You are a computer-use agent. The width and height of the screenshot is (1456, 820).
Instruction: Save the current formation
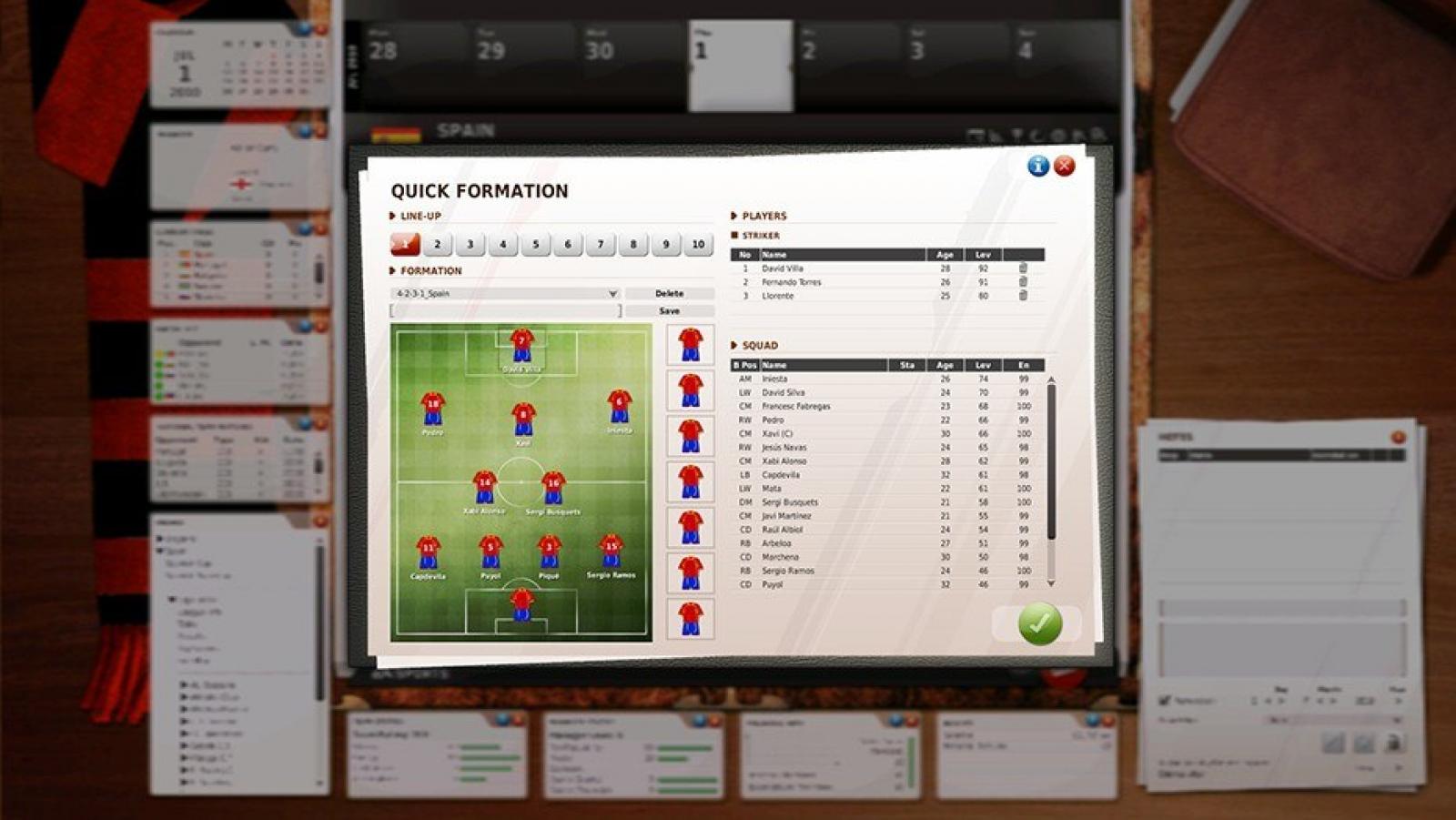(x=669, y=311)
